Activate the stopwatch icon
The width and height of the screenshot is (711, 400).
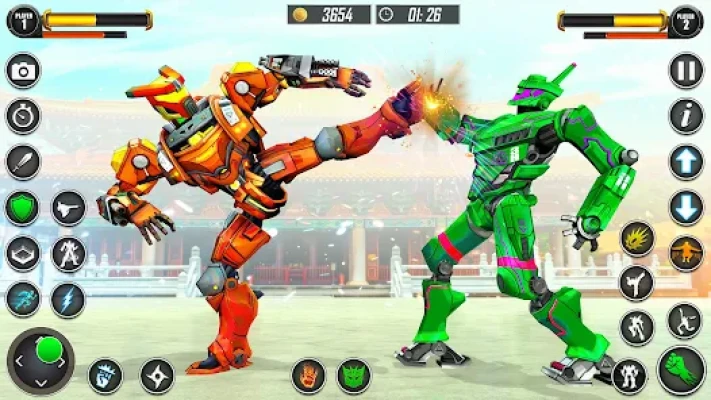click(23, 116)
